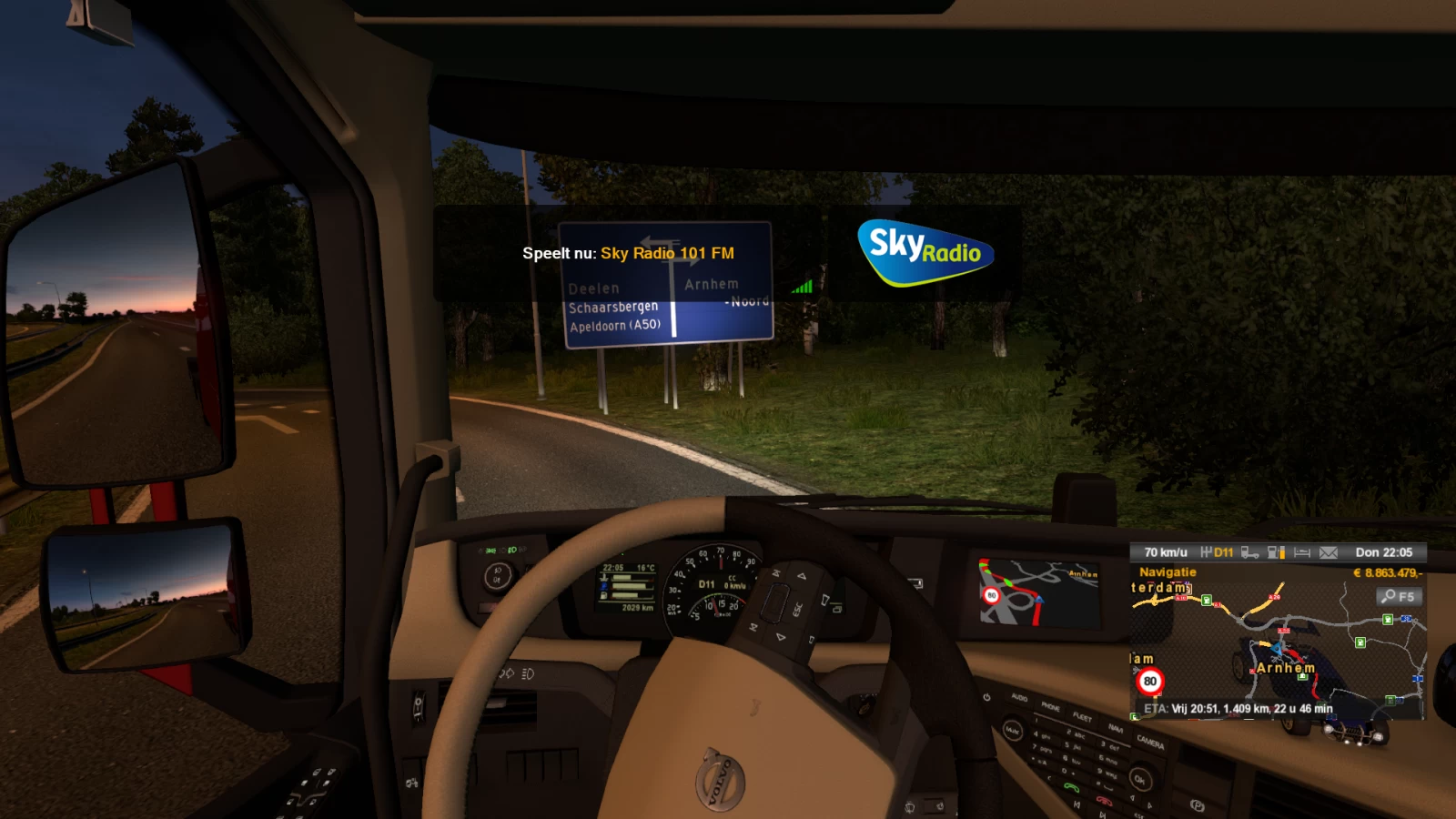Open the CAMERA selector on the dash console

(1150, 742)
